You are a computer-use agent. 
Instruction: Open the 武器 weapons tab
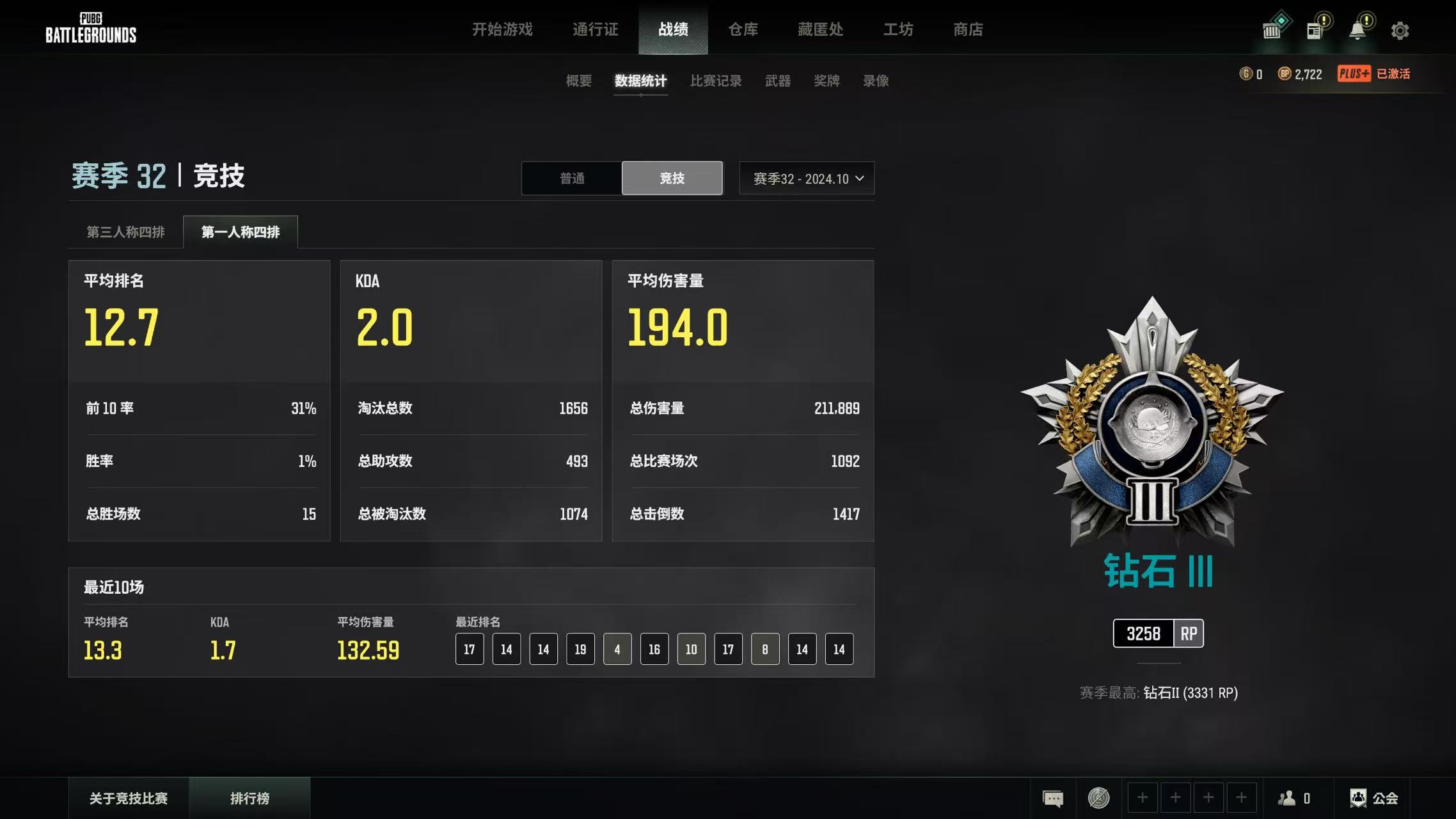click(x=778, y=81)
